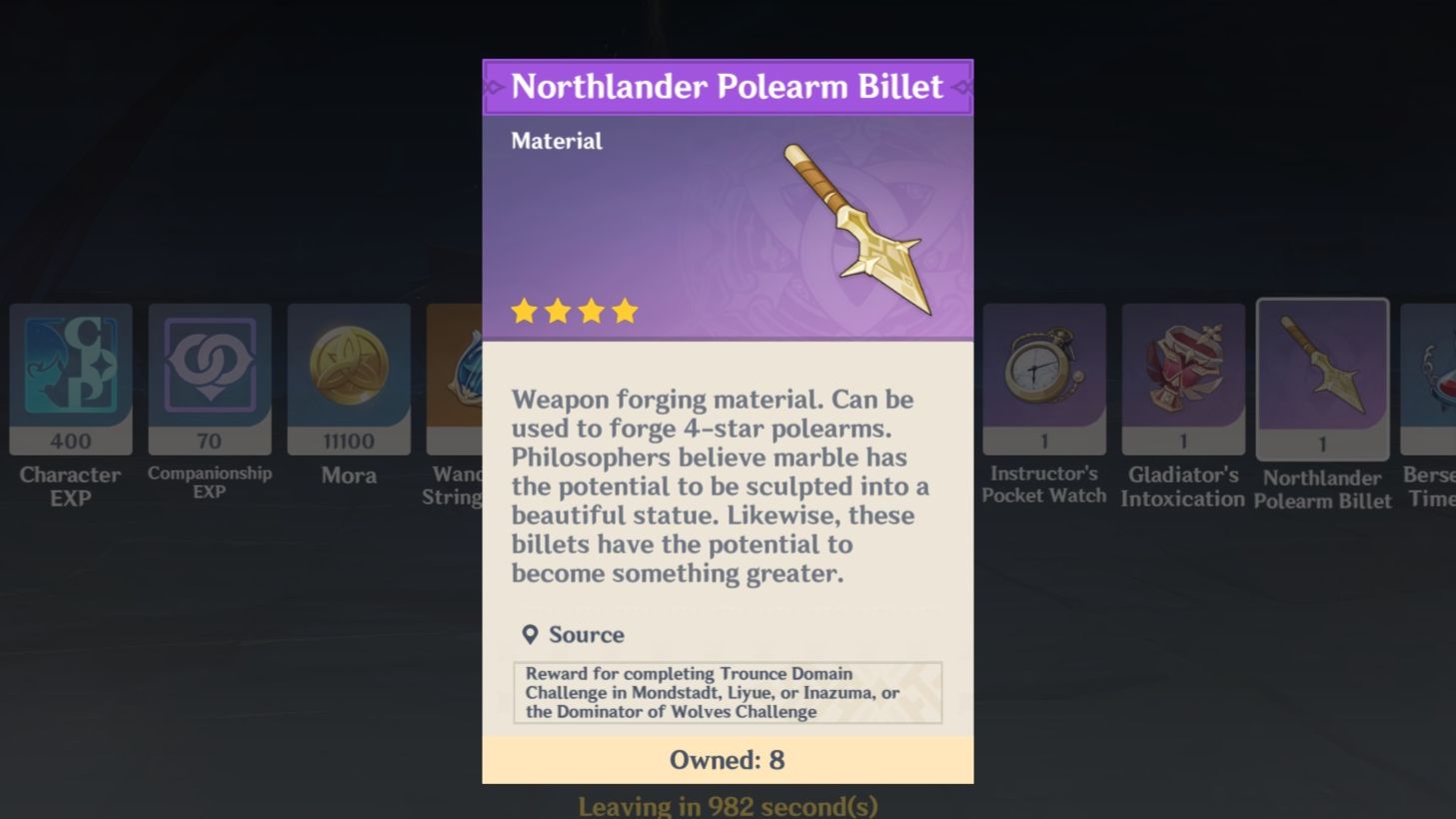Click the Owned: 8 count
This screenshot has height=819, width=1456.
point(727,760)
